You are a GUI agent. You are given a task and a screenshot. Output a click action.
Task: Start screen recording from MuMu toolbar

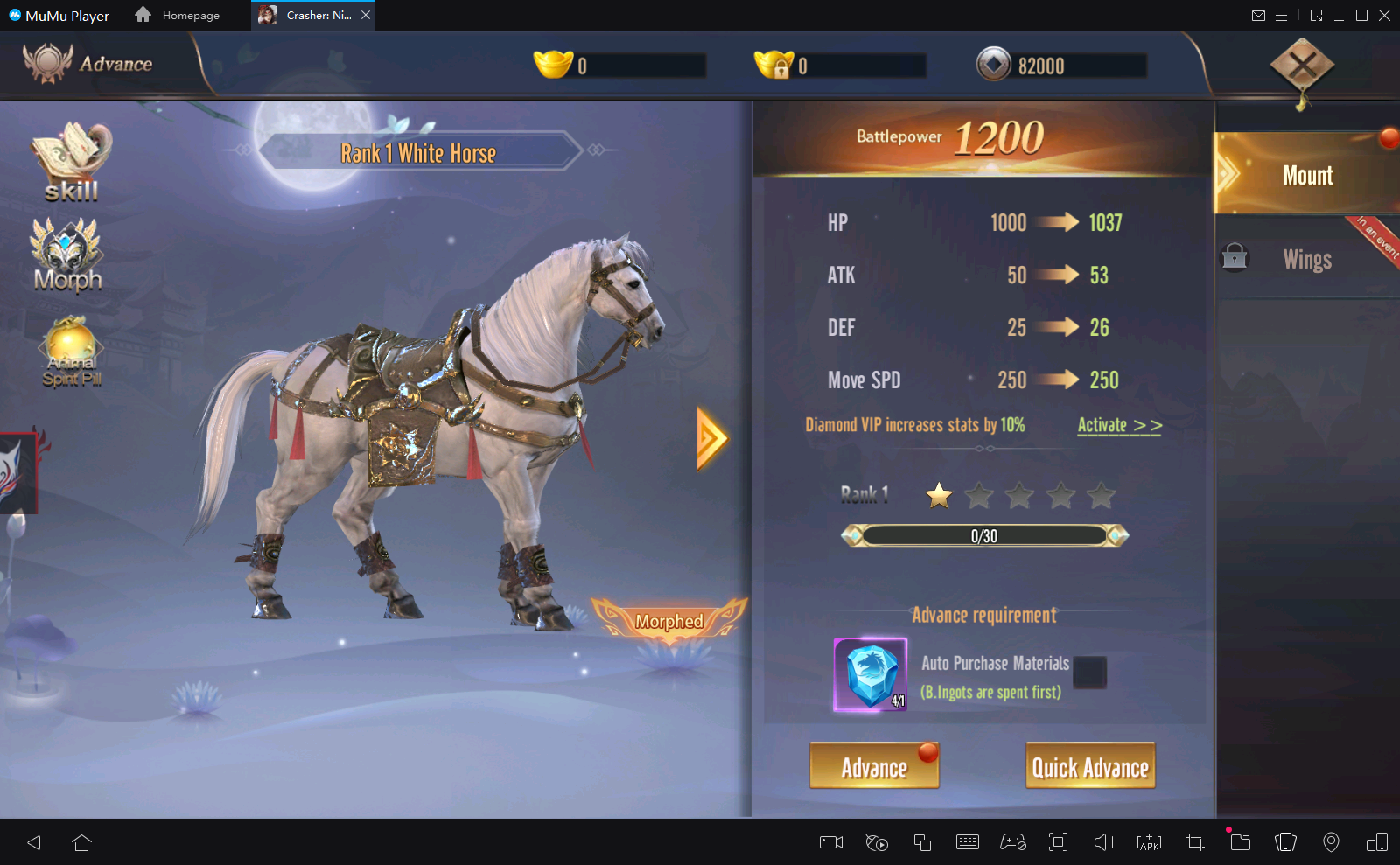[x=829, y=842]
